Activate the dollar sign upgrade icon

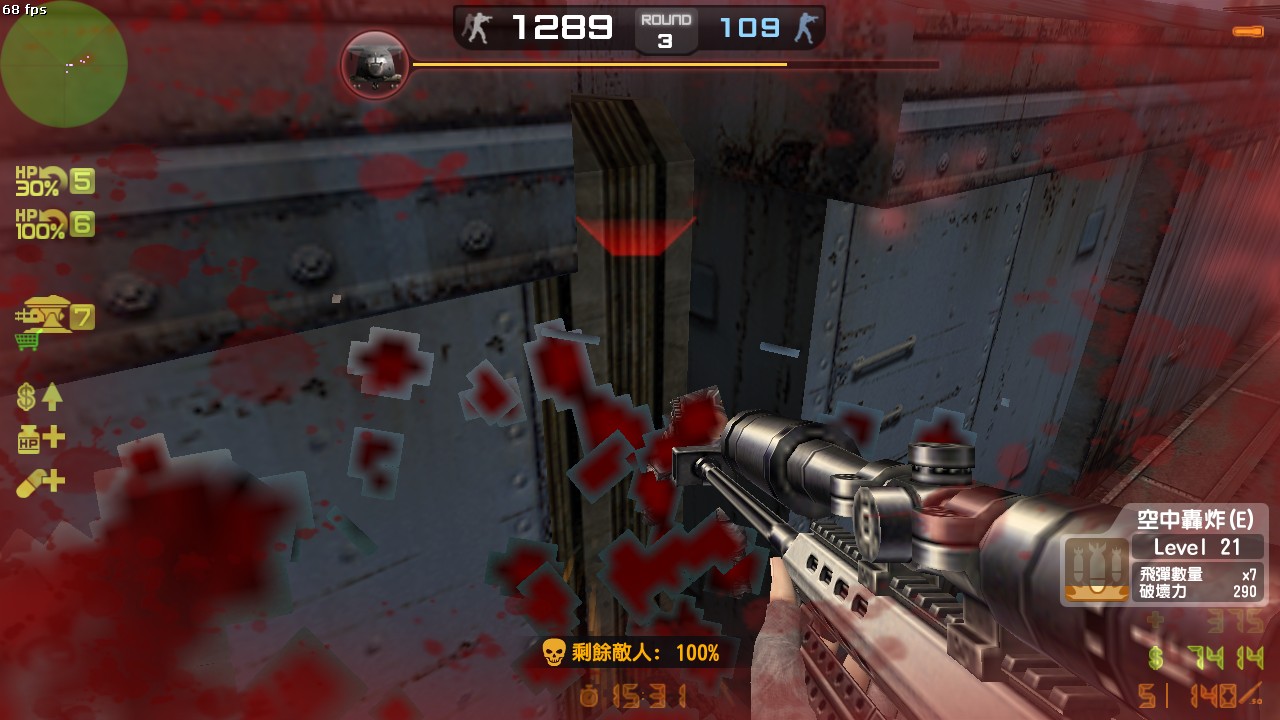(x=39, y=397)
